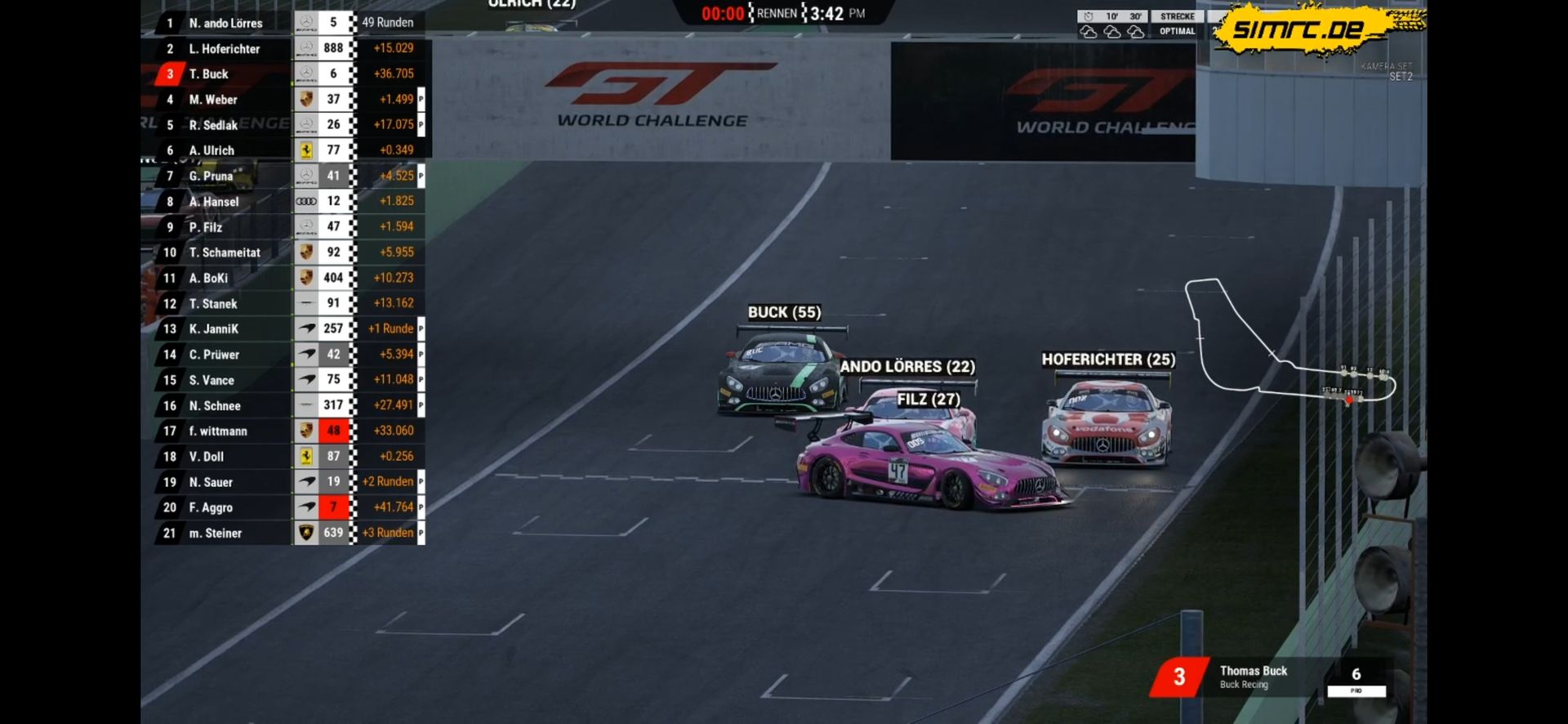This screenshot has height=724, width=1568.
Task: Select T. Schameitat's standings row
Action: point(225,253)
